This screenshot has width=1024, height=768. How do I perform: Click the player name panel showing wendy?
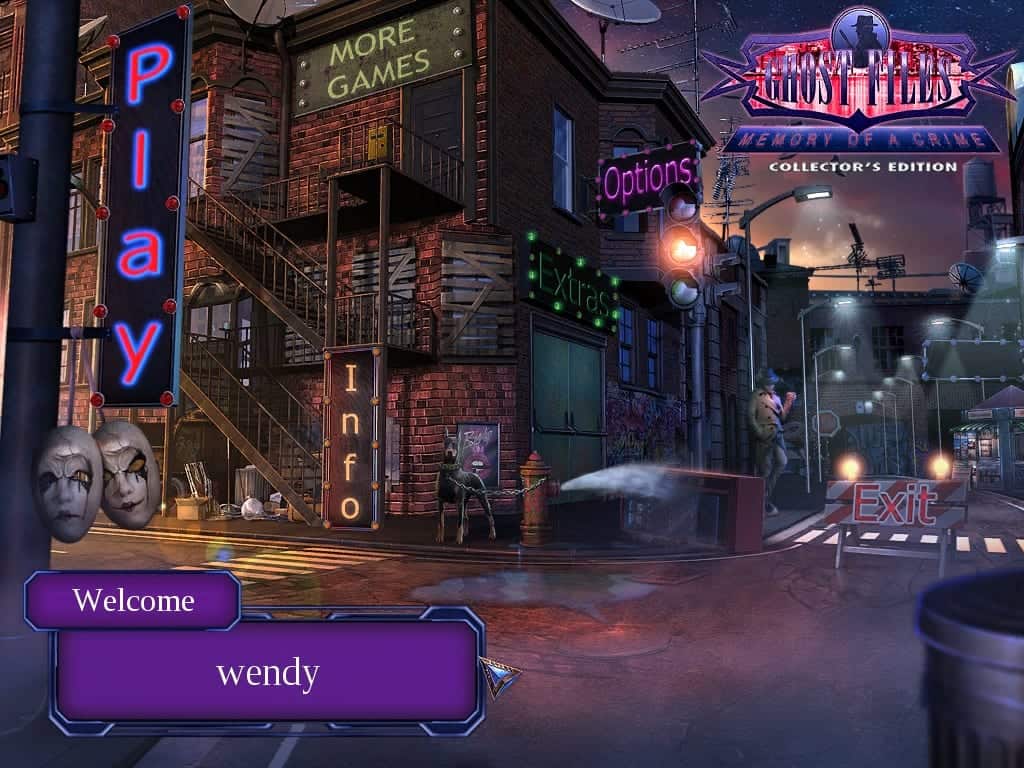coord(267,672)
